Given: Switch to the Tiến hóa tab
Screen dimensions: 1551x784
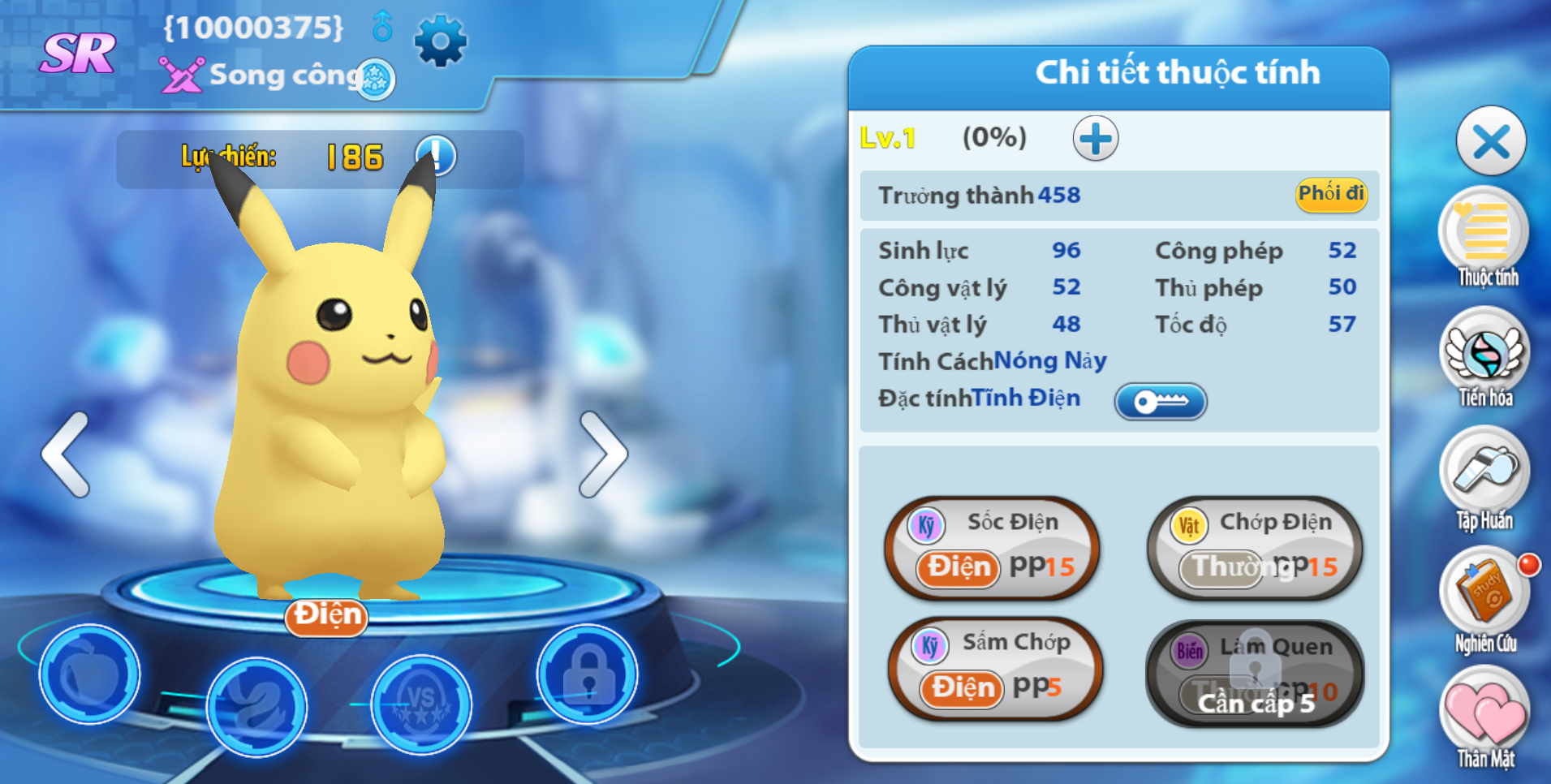Looking at the screenshot, I should tap(1484, 357).
